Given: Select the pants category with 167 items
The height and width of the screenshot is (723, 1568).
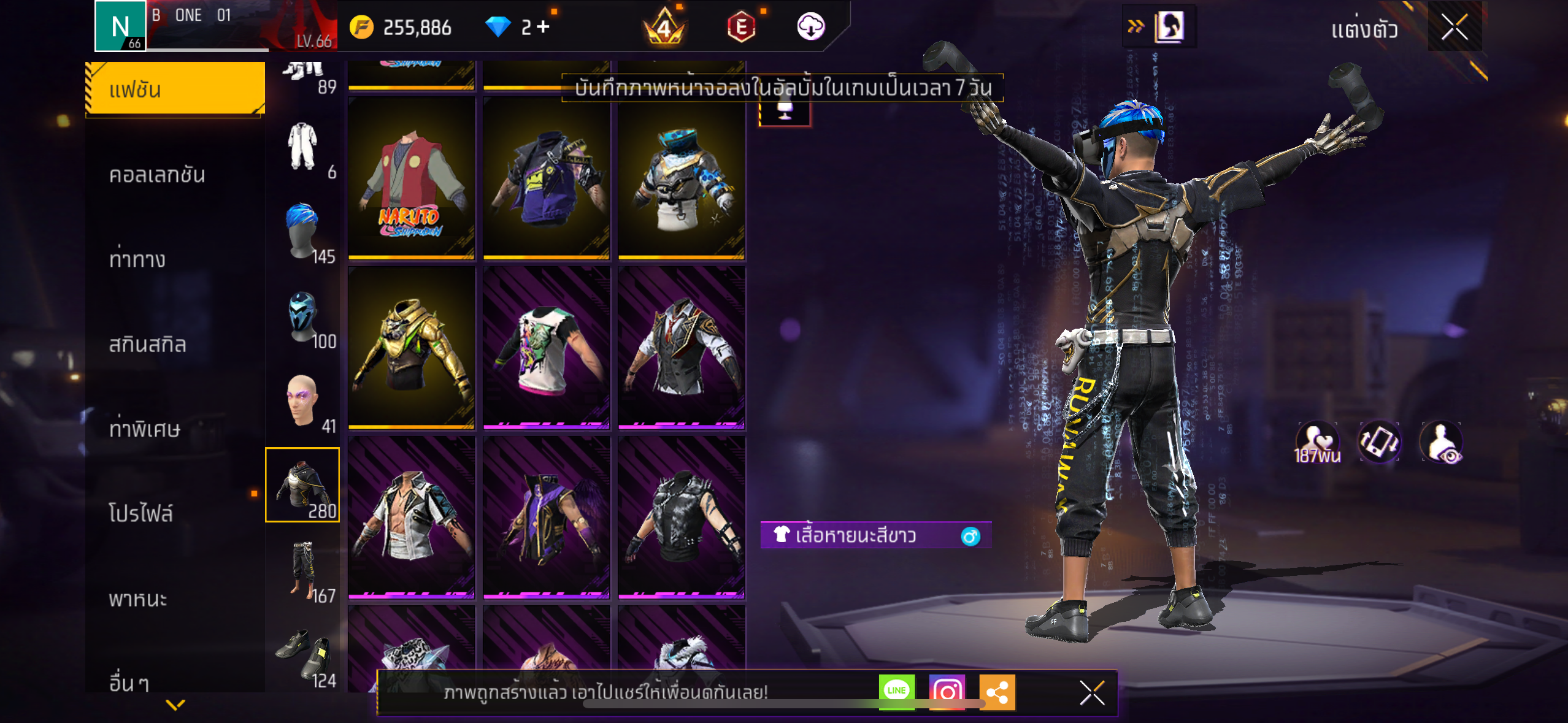Looking at the screenshot, I should tap(302, 570).
